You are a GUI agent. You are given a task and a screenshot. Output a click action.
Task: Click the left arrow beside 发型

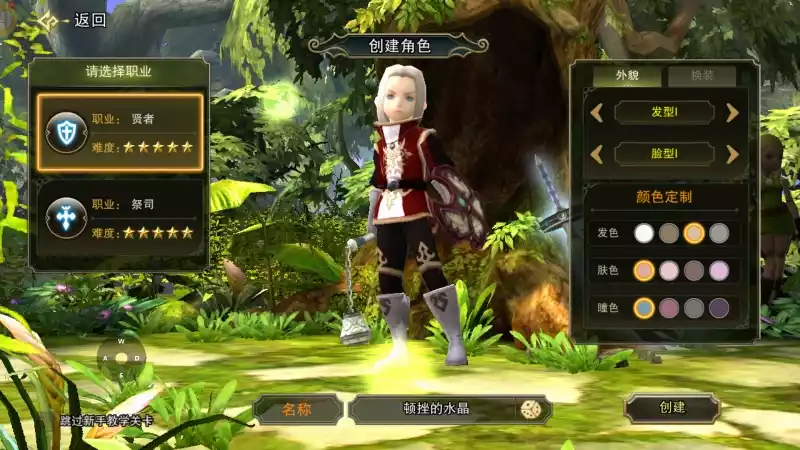coord(597,113)
